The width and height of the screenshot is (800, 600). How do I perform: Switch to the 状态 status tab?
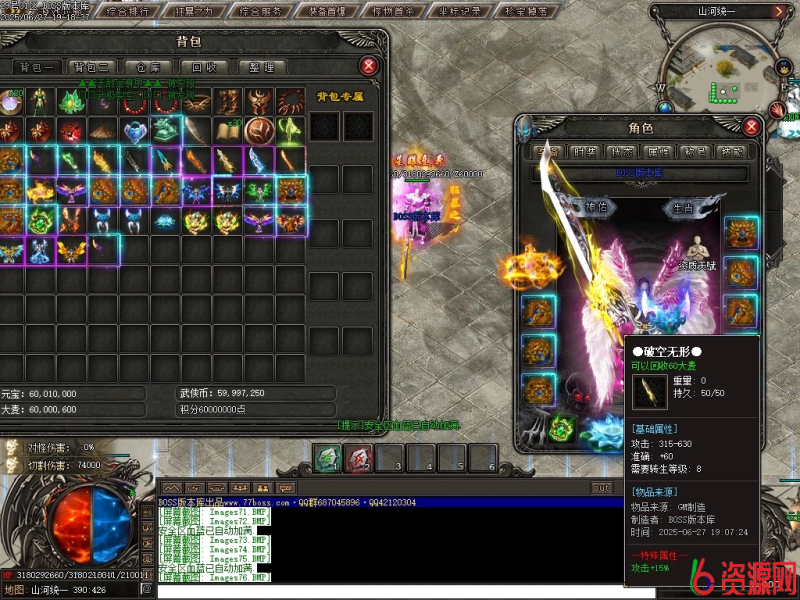click(x=621, y=151)
